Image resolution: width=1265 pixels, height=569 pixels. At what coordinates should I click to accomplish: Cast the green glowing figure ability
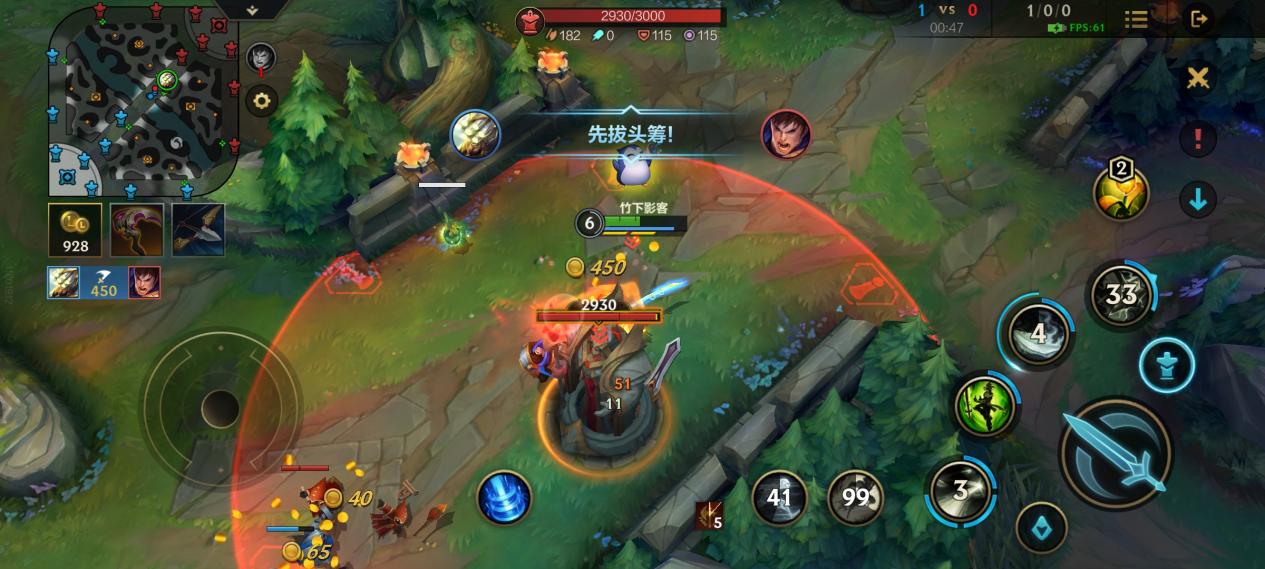pos(983,406)
